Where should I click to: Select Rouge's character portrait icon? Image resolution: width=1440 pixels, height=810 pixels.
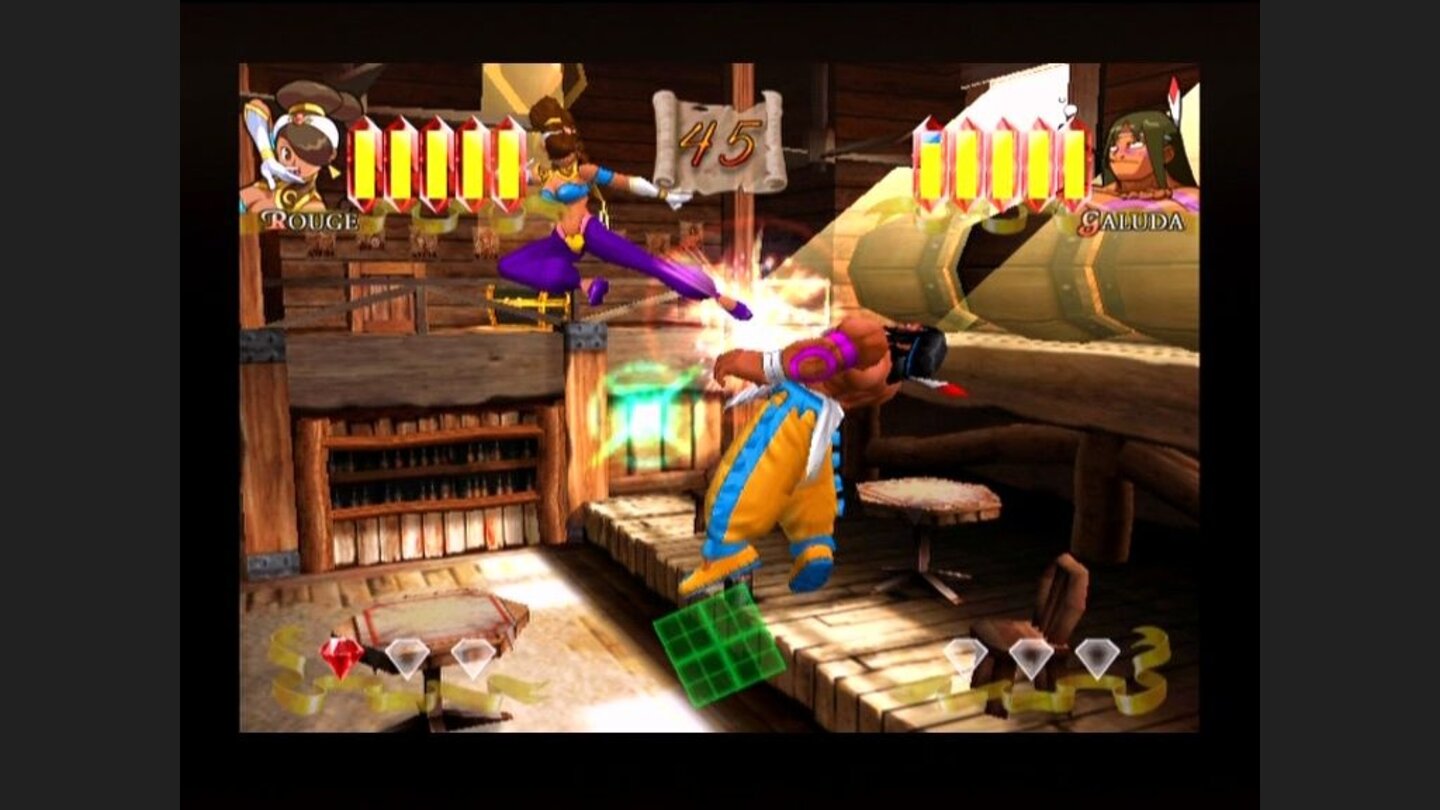(299, 150)
